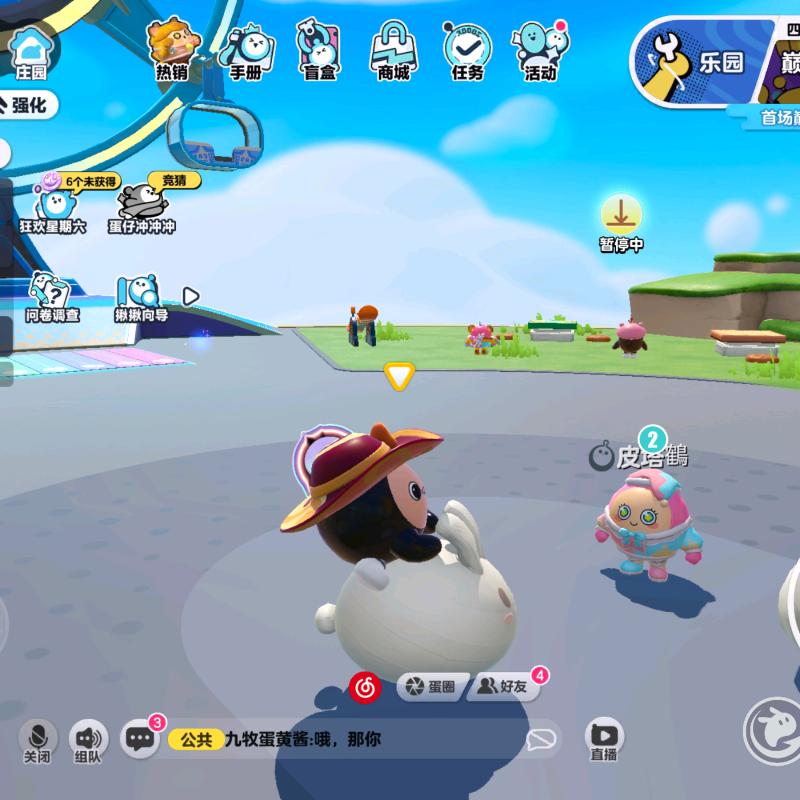Tap the 暂停中 download icon
The height and width of the screenshot is (800, 800).
coord(621,217)
